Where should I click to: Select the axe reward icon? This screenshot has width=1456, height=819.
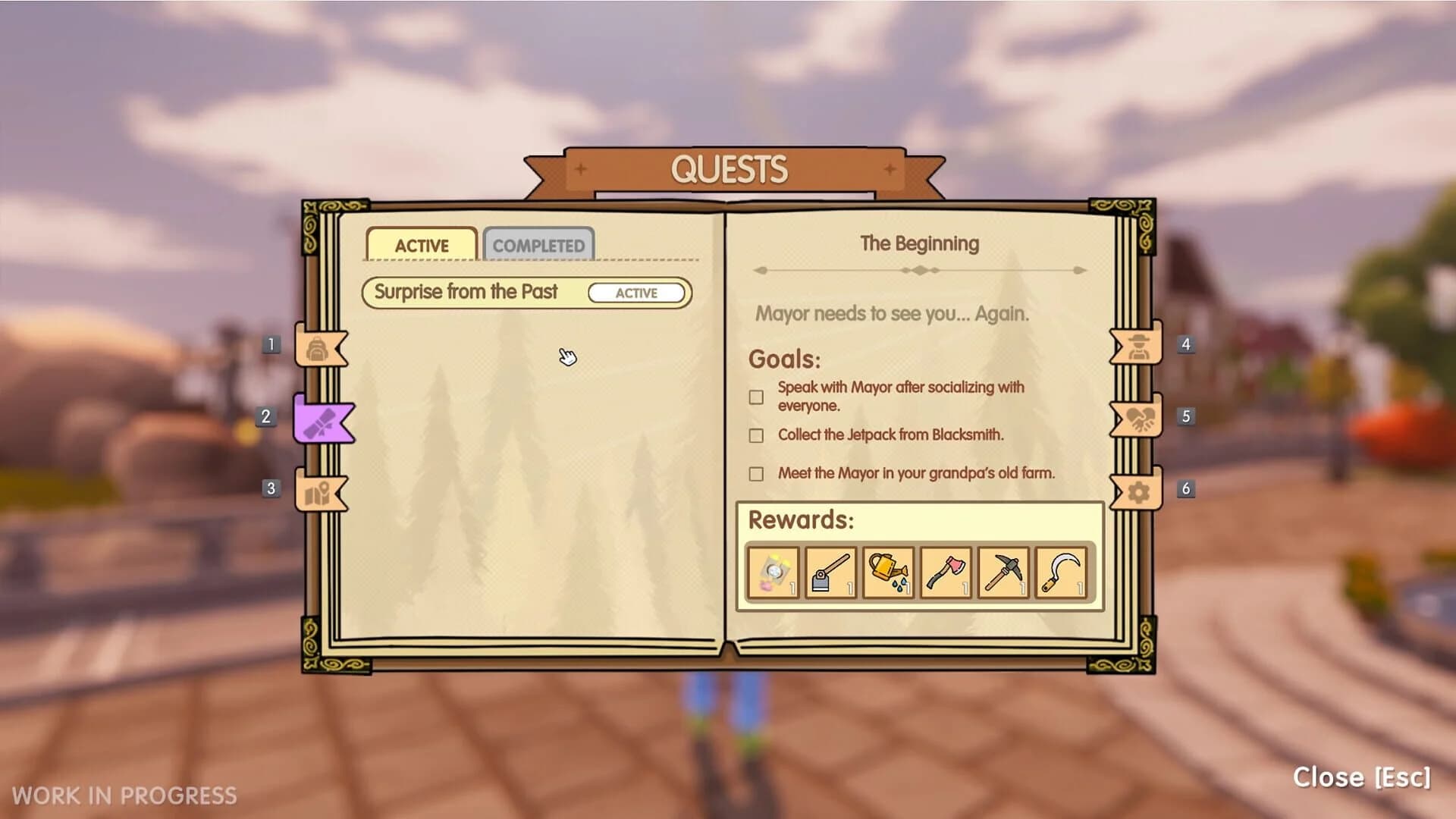click(946, 573)
